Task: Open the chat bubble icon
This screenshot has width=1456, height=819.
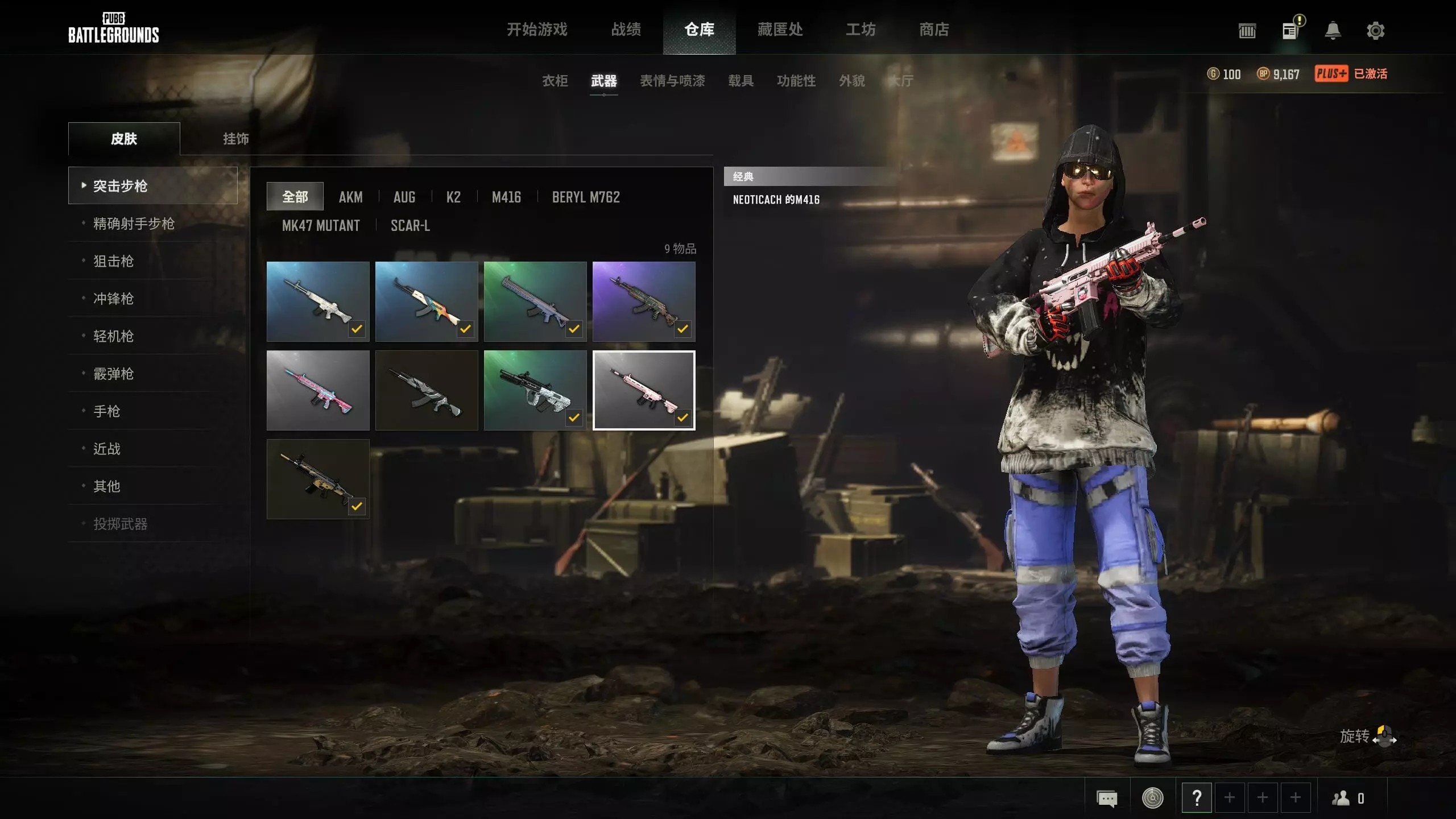Action: (1106, 799)
